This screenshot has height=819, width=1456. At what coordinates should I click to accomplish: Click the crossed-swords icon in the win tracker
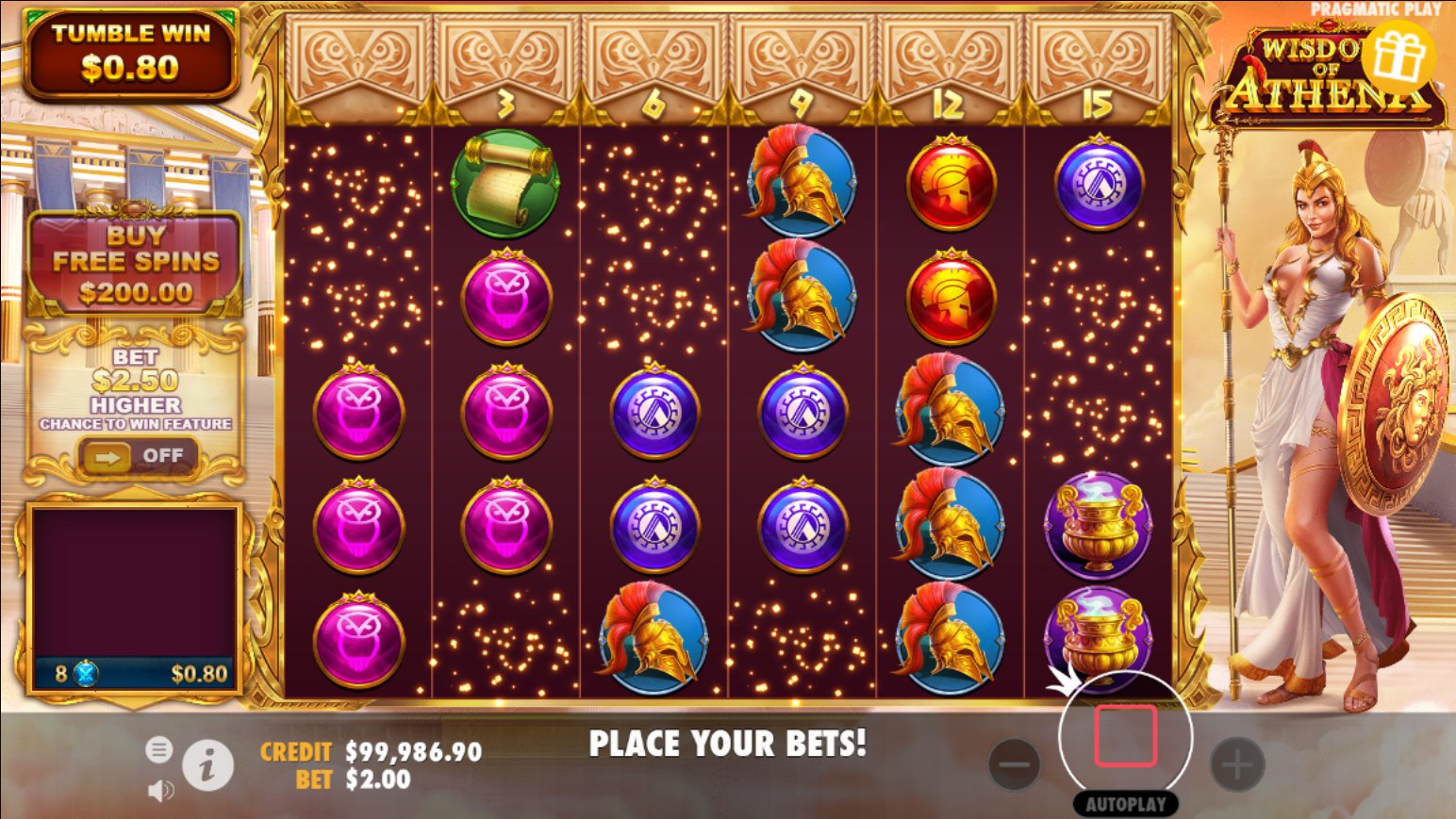point(85,671)
